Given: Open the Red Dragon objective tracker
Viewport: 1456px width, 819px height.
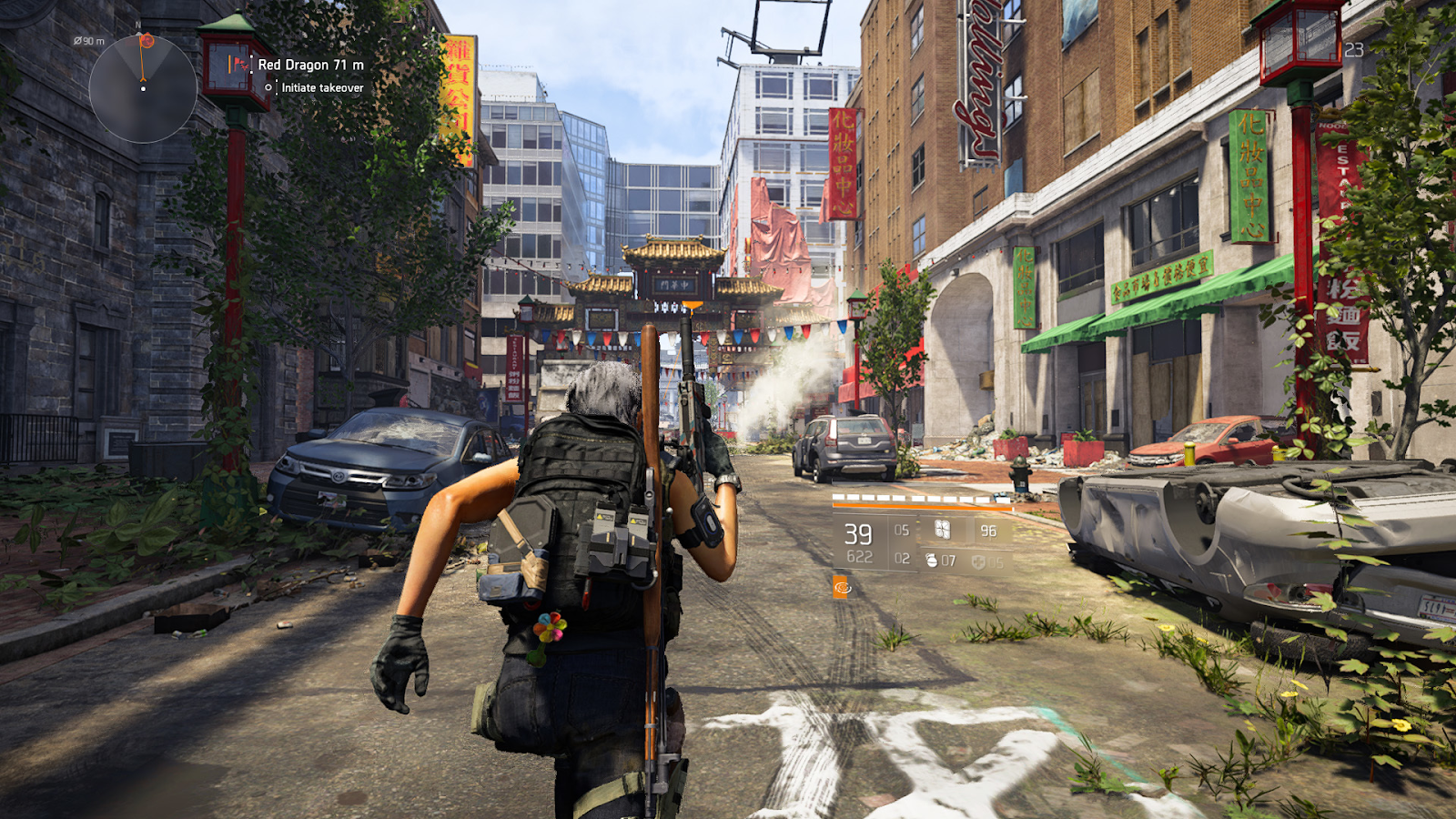Looking at the screenshot, I should click(310, 65).
